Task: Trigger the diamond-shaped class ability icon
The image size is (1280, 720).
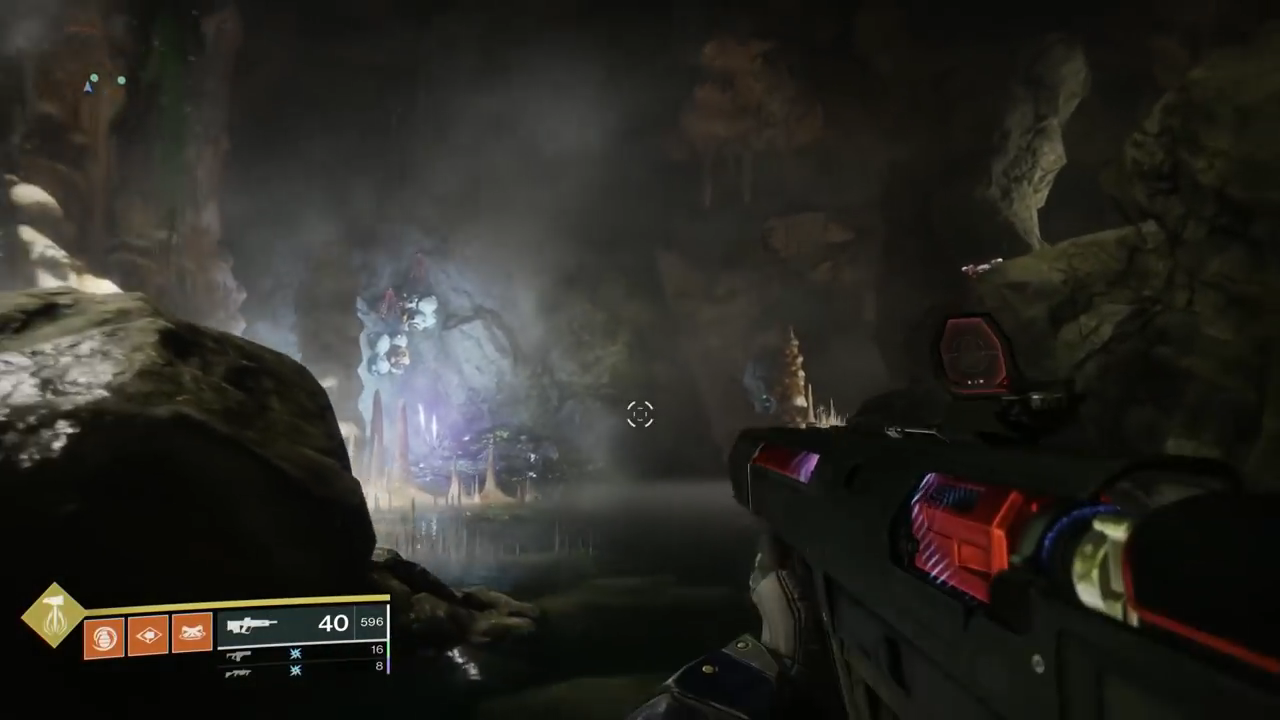Action: pos(148,635)
